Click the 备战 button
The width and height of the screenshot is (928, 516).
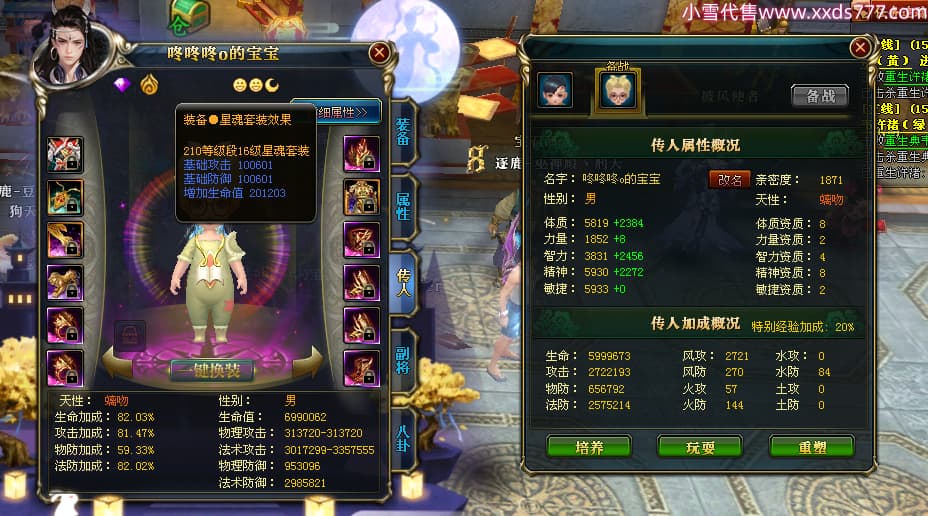819,96
